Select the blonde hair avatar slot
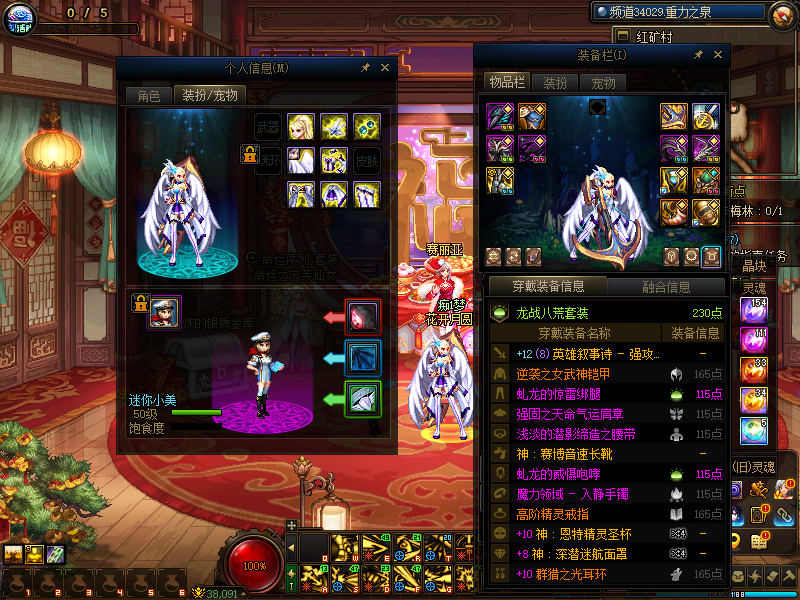 click(301, 127)
